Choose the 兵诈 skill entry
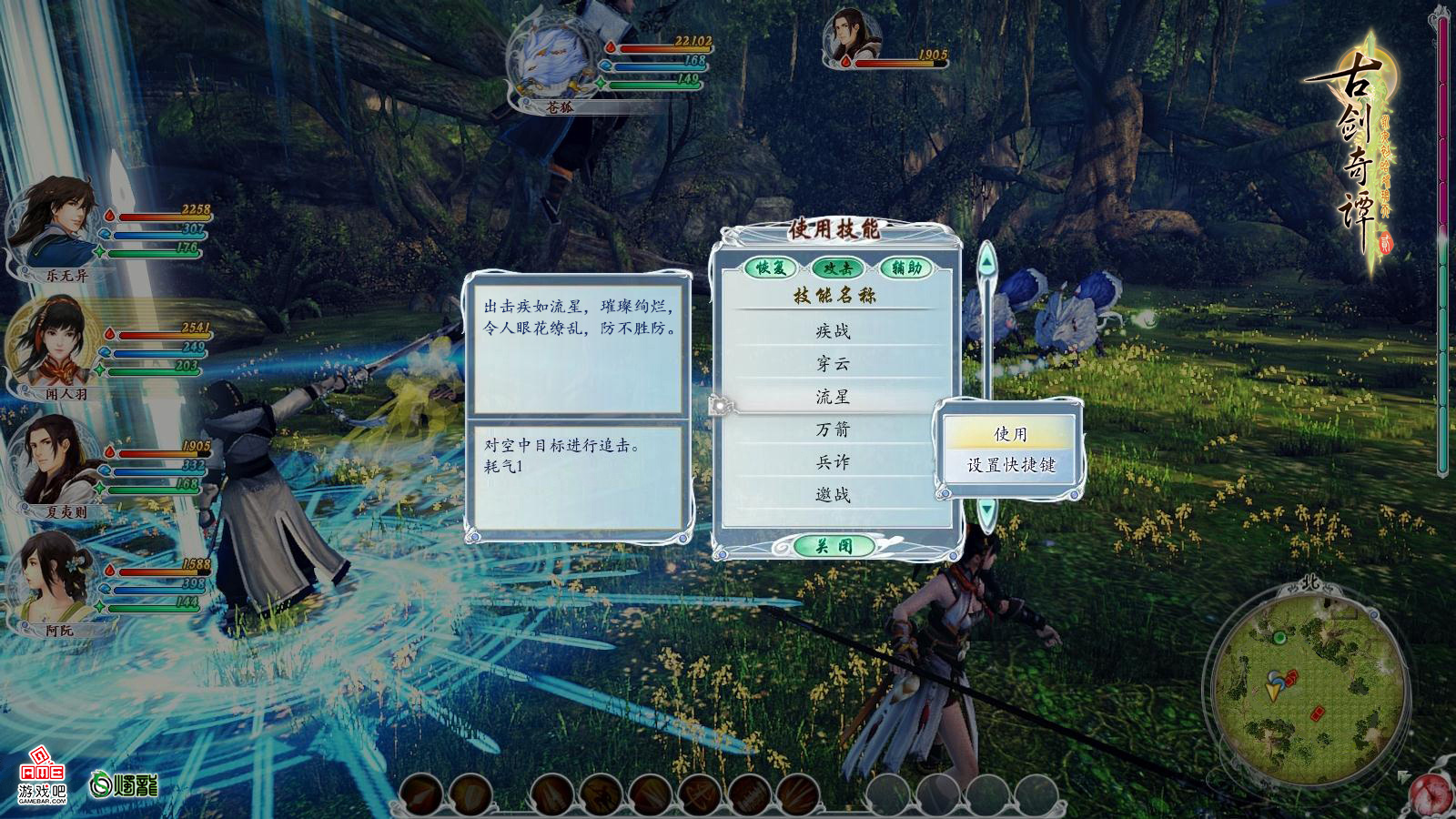Viewport: 1456px width, 819px height. point(833,462)
